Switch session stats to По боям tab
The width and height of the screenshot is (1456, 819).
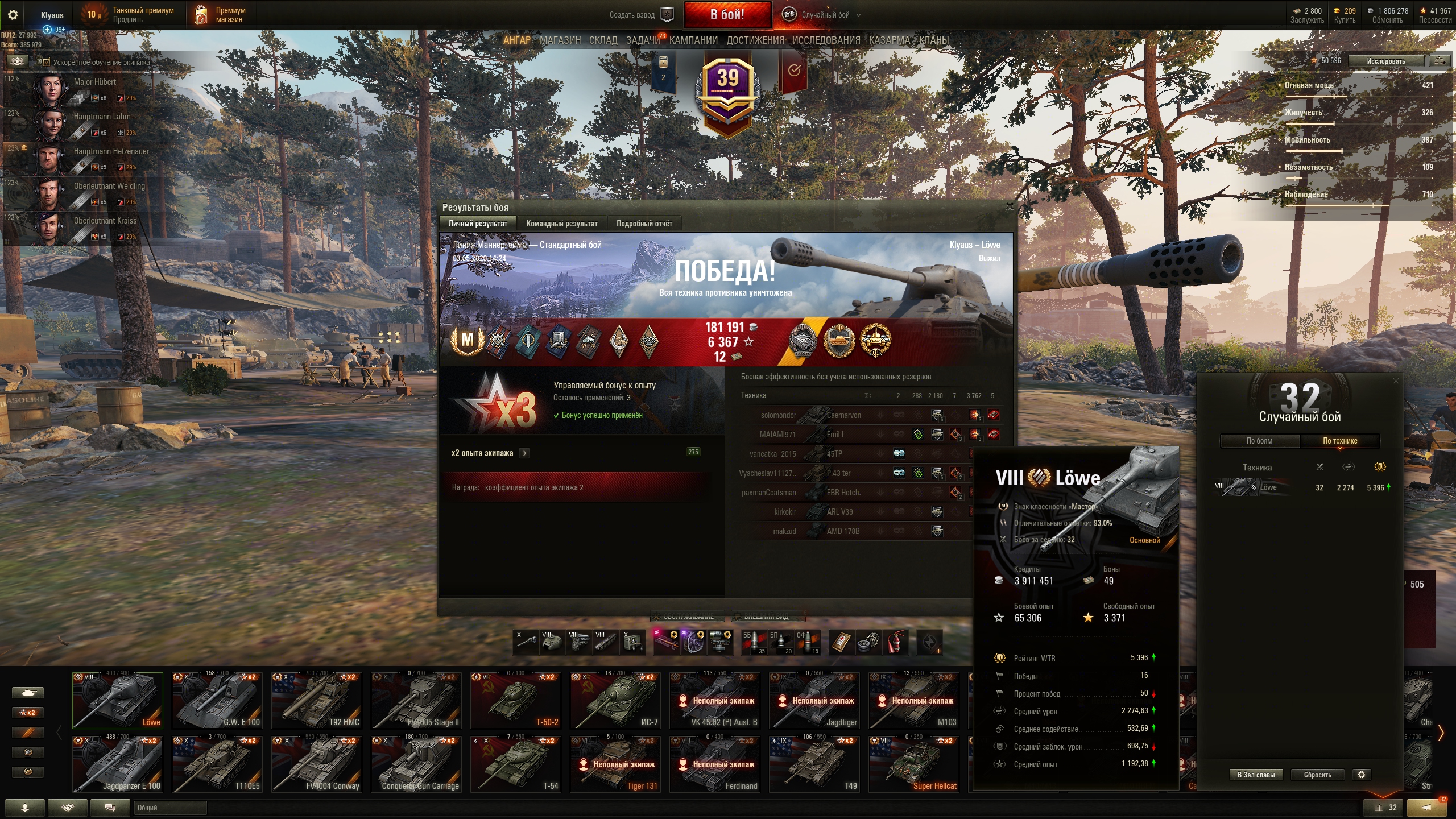tap(1259, 441)
